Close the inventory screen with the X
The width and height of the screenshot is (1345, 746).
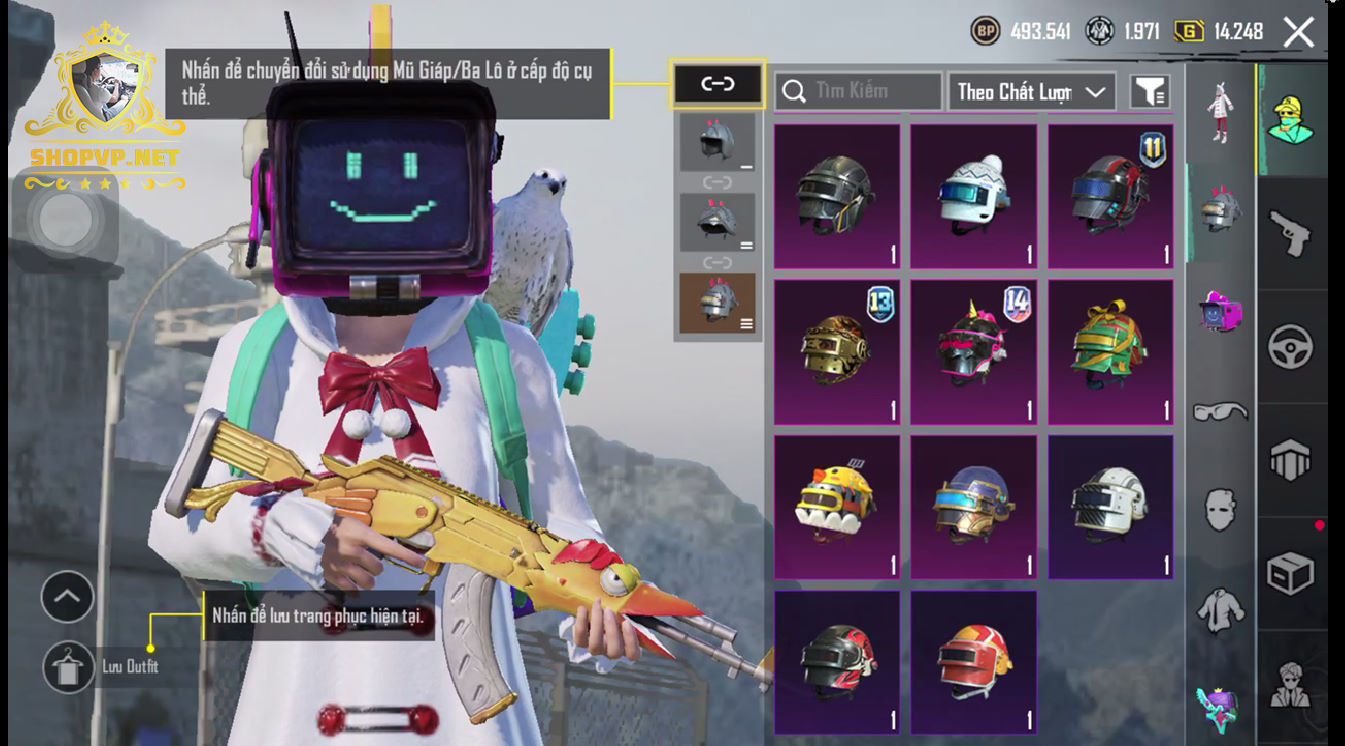click(1298, 32)
